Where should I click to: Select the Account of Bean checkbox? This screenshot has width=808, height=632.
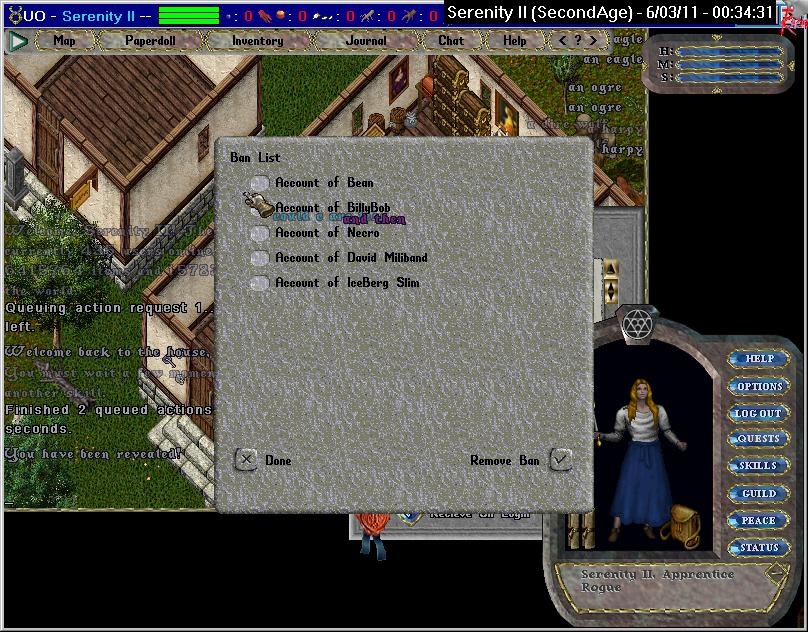[260, 183]
